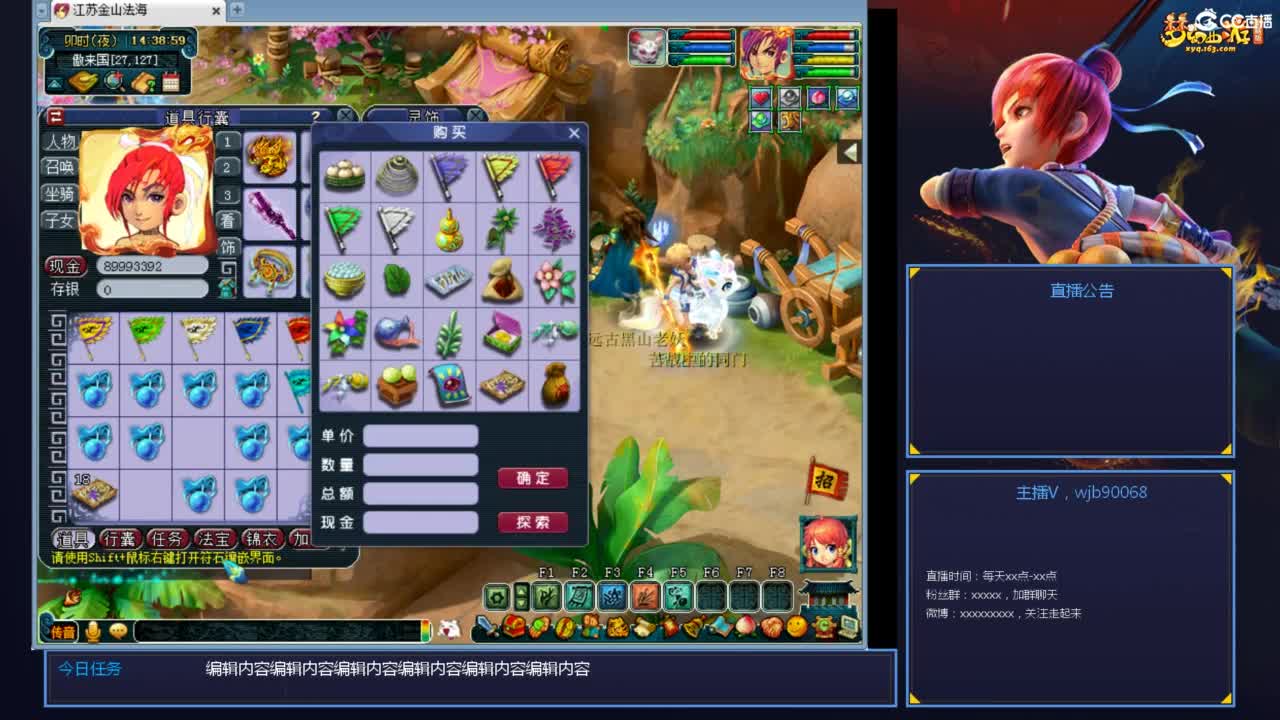The width and height of the screenshot is (1280, 720).
Task: Click the peach icon in the action bar
Action: 744,628
